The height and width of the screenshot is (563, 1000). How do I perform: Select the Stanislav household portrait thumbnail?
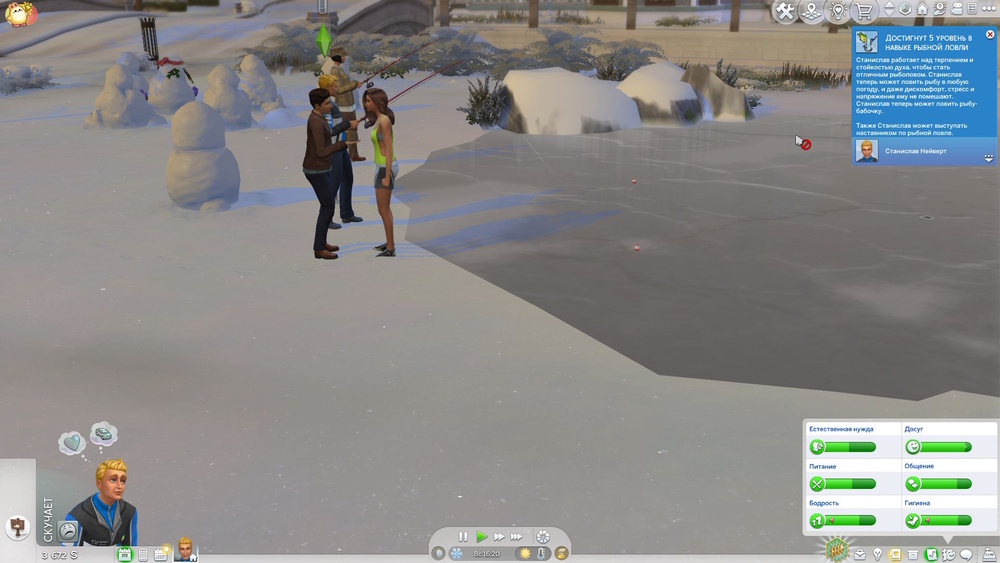[x=185, y=549]
